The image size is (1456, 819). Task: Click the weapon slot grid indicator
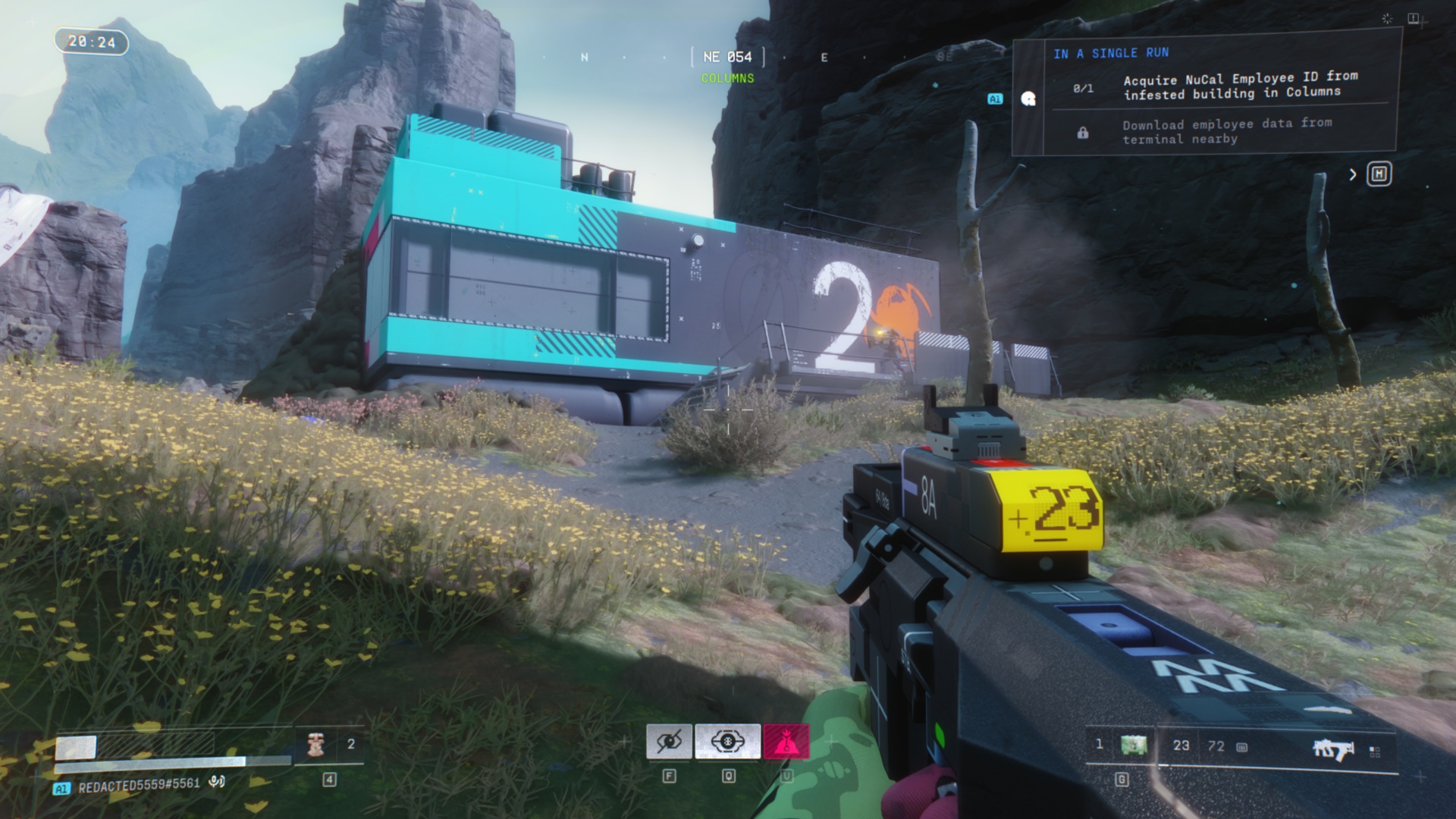tap(1374, 751)
